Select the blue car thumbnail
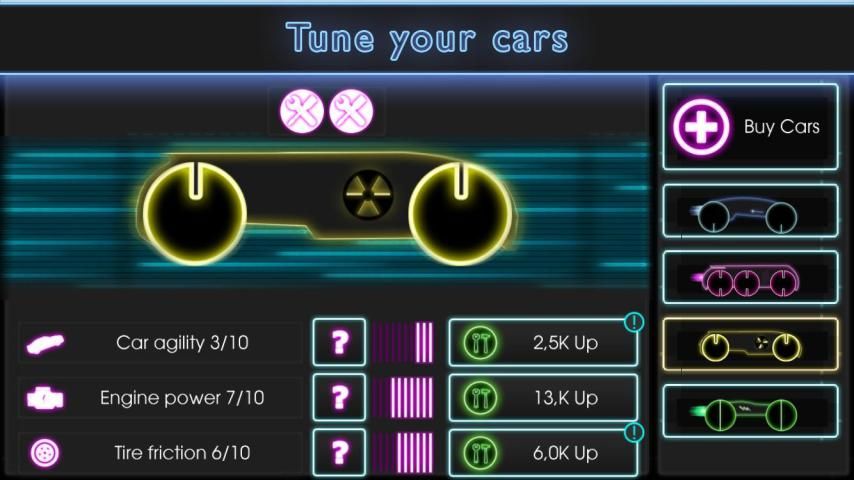 [x=750, y=211]
